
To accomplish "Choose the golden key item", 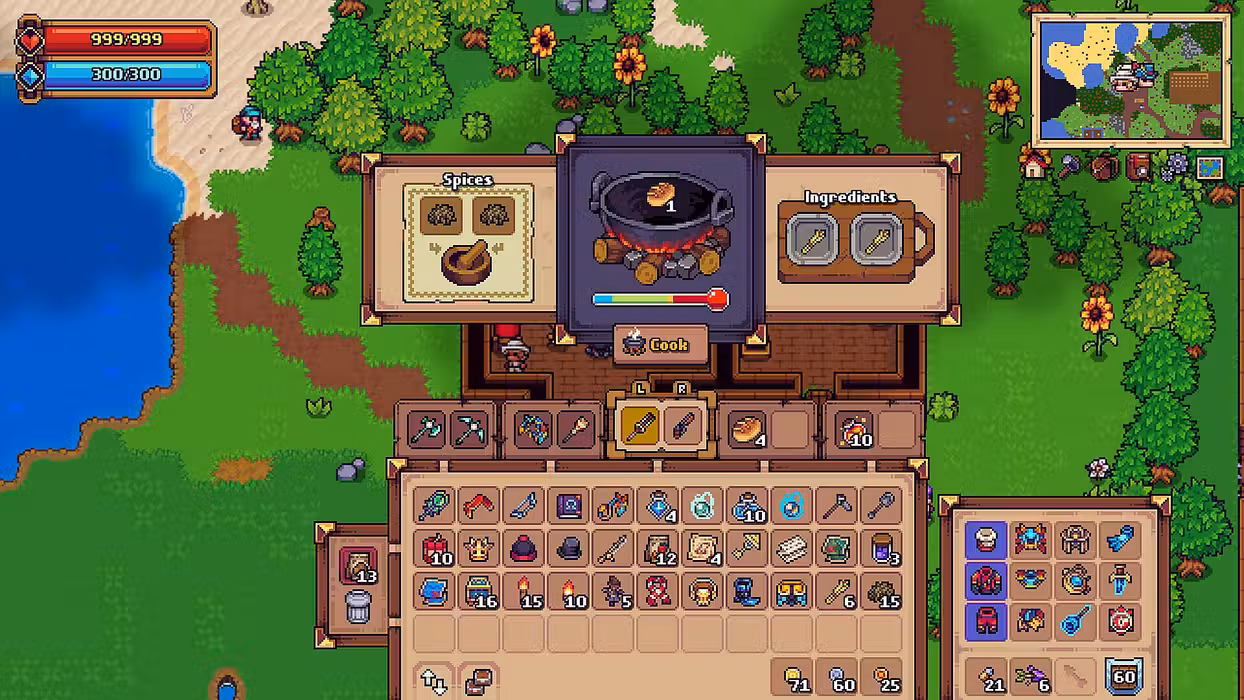I will (x=747, y=548).
